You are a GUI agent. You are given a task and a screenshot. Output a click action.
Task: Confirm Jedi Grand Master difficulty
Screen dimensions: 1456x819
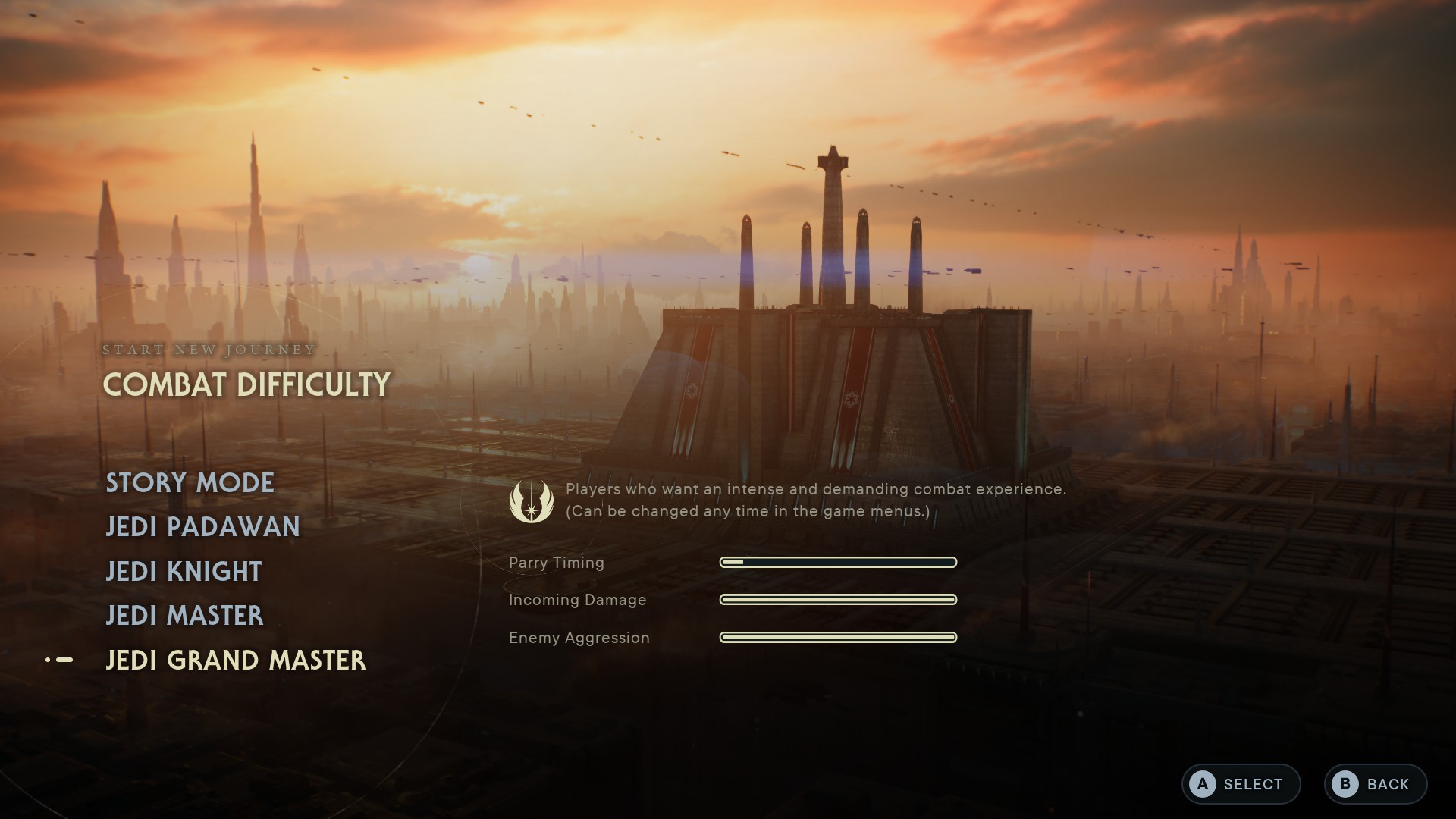[x=235, y=661]
